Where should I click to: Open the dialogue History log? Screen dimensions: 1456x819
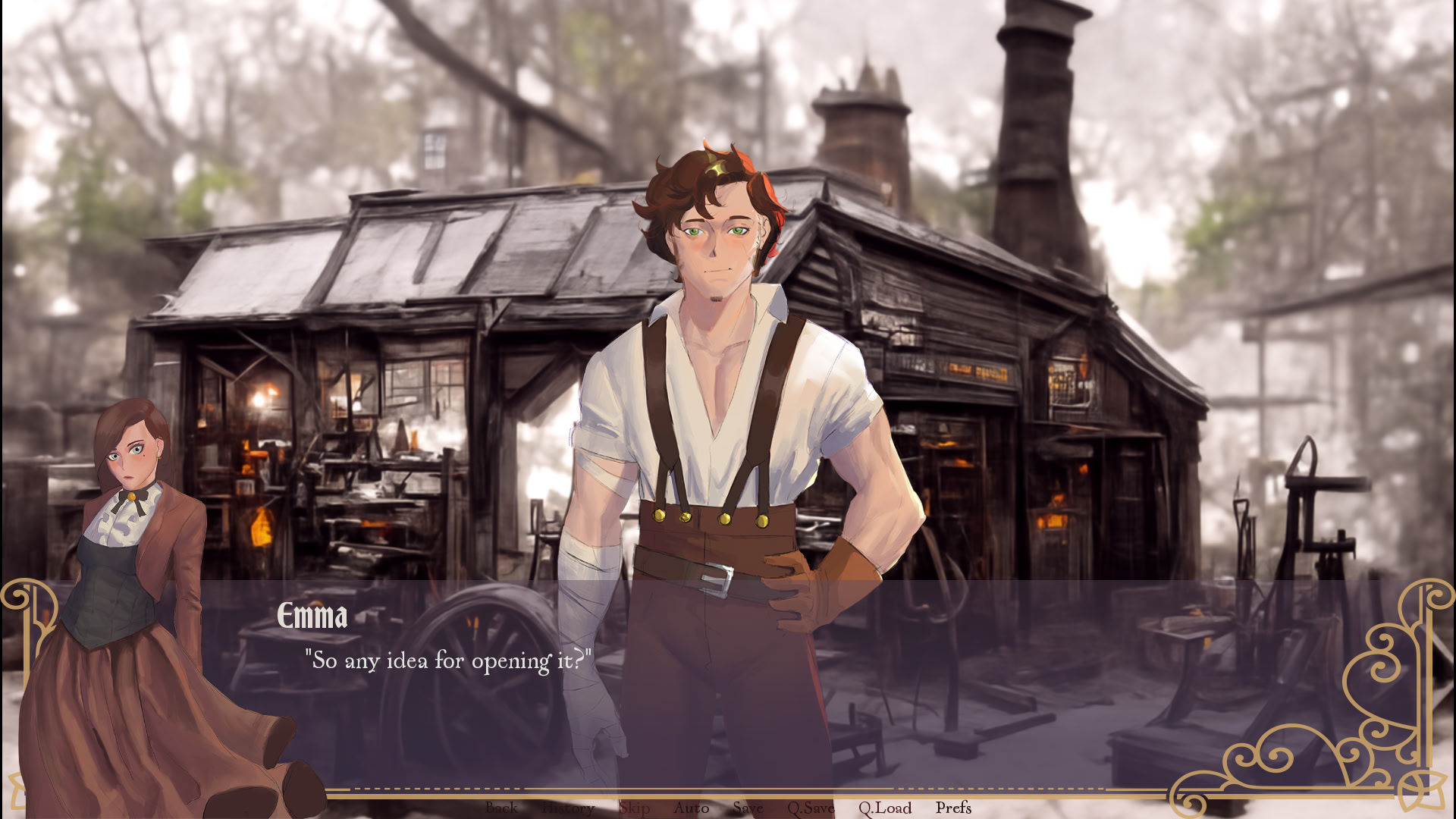click(x=568, y=808)
